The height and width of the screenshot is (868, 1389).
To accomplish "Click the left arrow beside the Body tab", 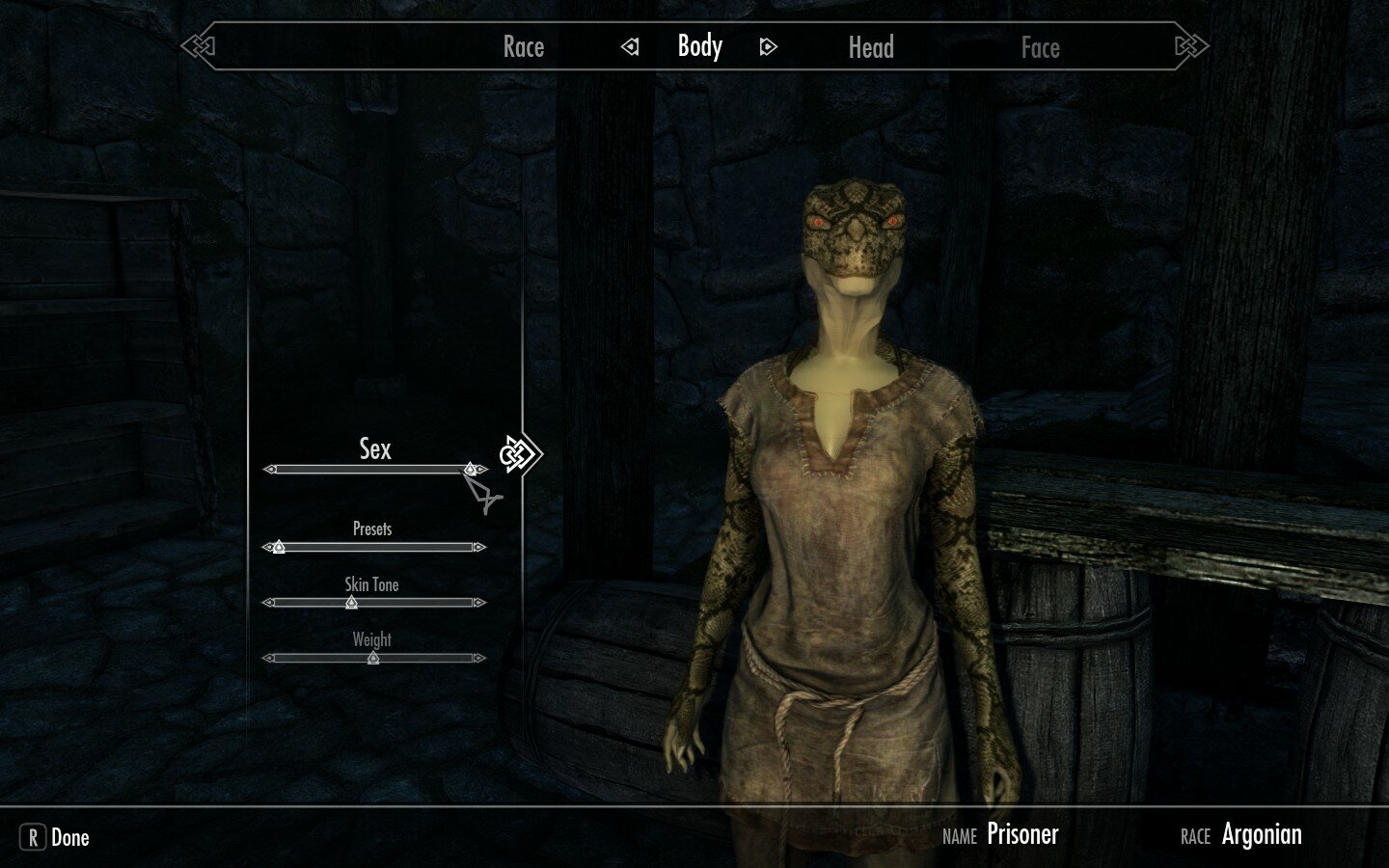I will pos(630,45).
